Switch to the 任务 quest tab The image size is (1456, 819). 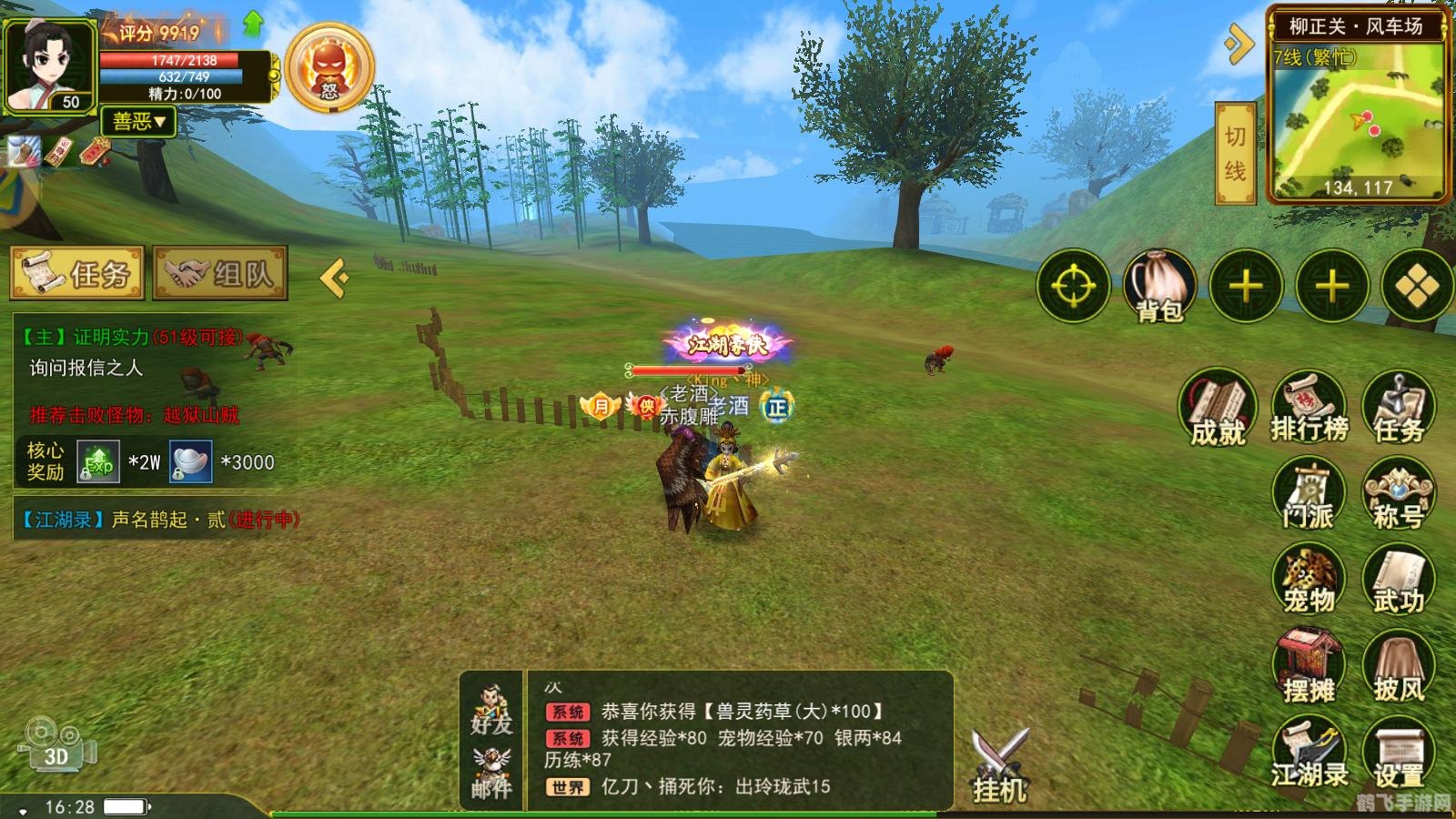pos(77,273)
